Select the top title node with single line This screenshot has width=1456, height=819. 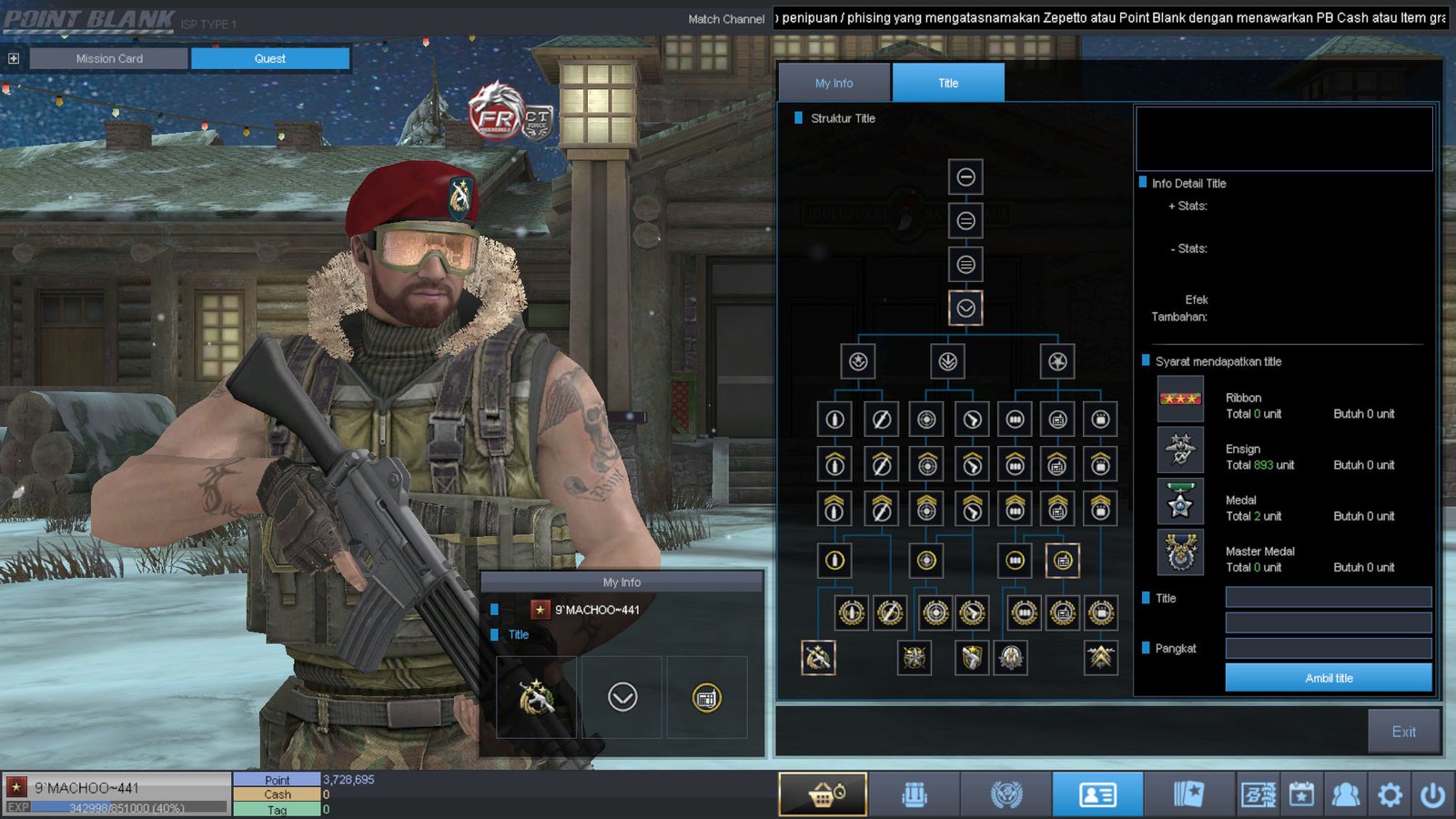[x=966, y=177]
